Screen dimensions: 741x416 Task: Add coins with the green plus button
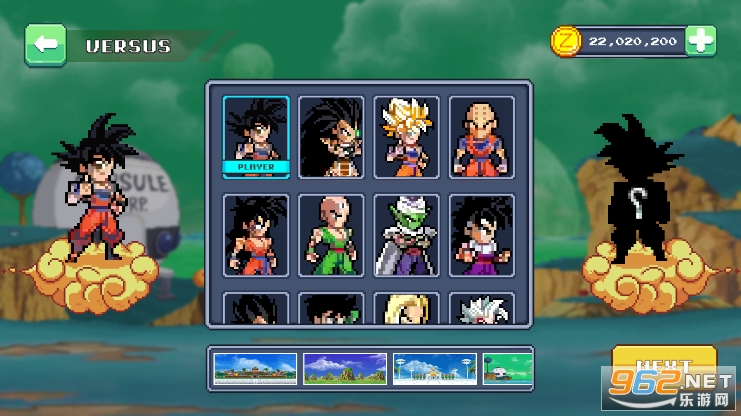[x=702, y=40]
